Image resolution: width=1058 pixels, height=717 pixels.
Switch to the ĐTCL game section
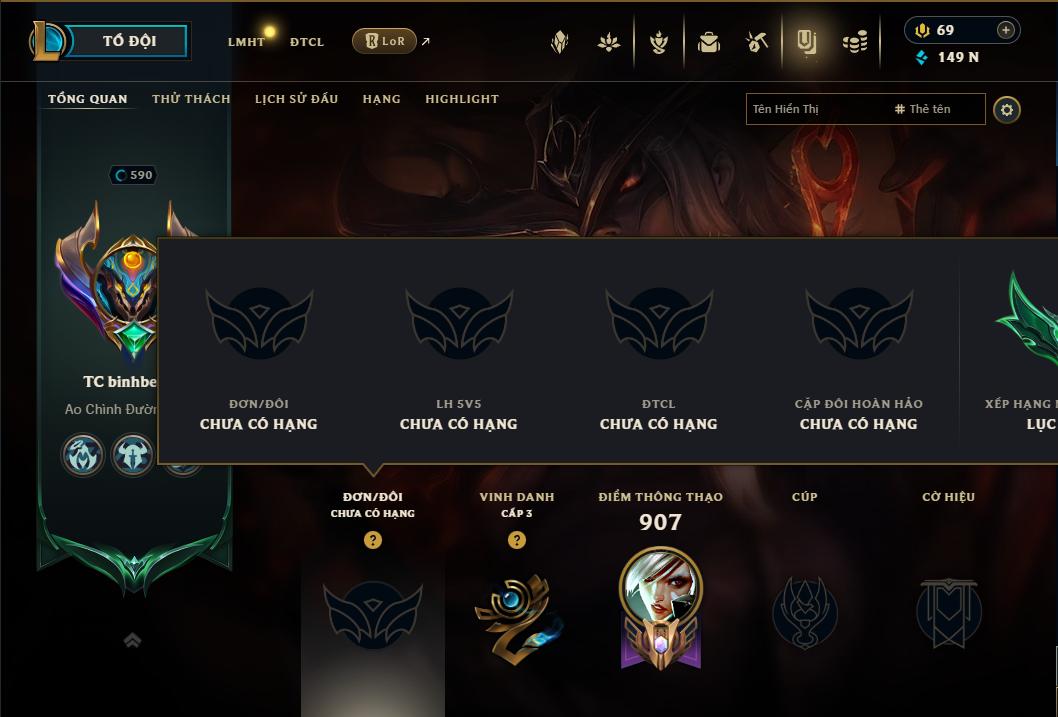307,42
